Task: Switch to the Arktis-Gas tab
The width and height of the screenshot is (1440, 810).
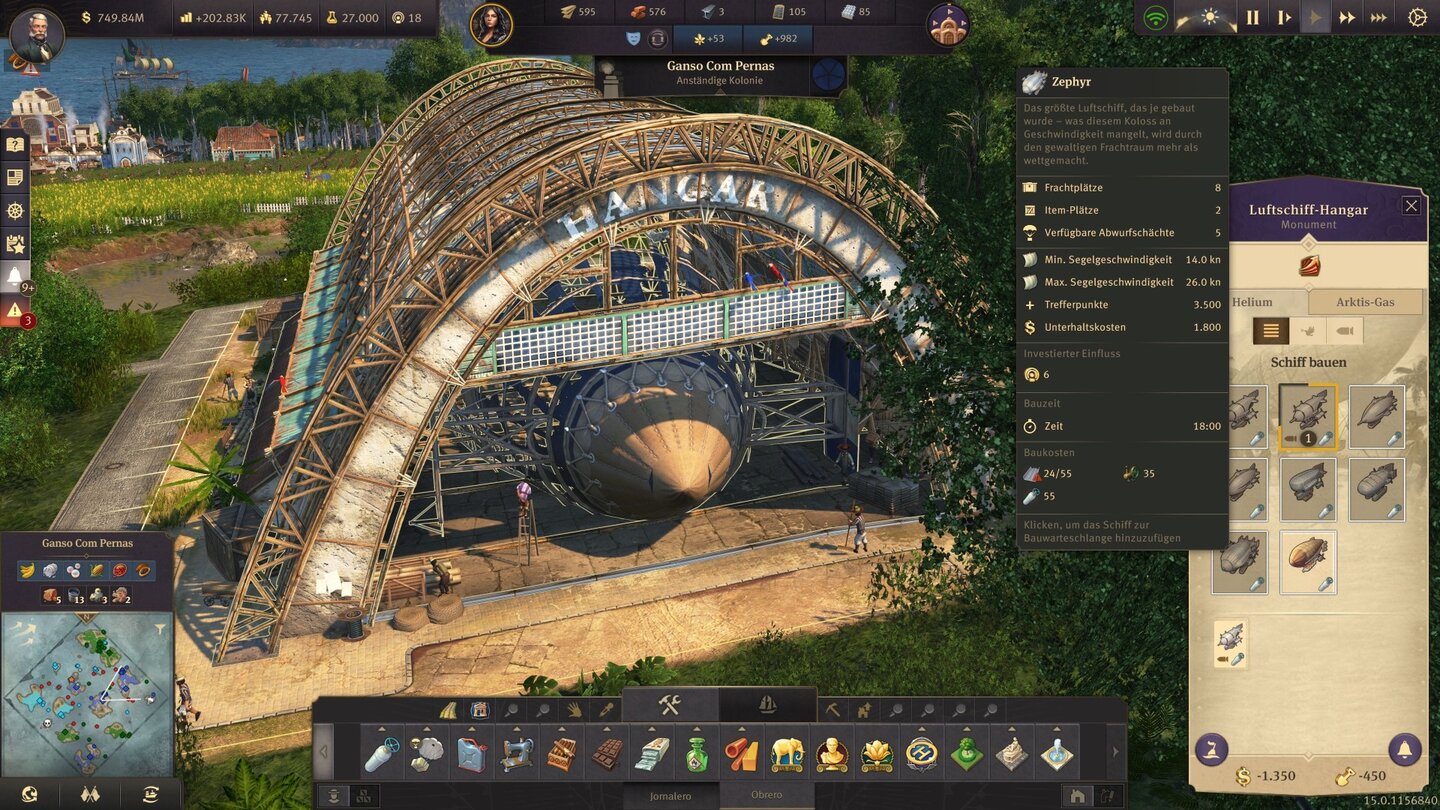Action: (x=1365, y=301)
